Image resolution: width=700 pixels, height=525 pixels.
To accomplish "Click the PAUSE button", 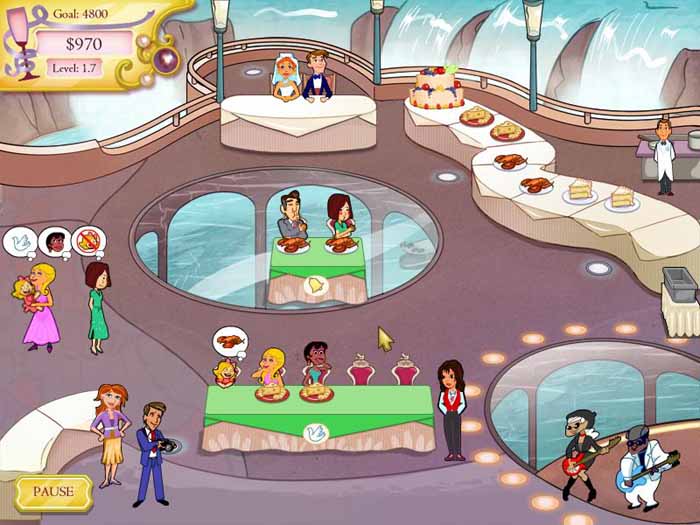I will coord(53,492).
